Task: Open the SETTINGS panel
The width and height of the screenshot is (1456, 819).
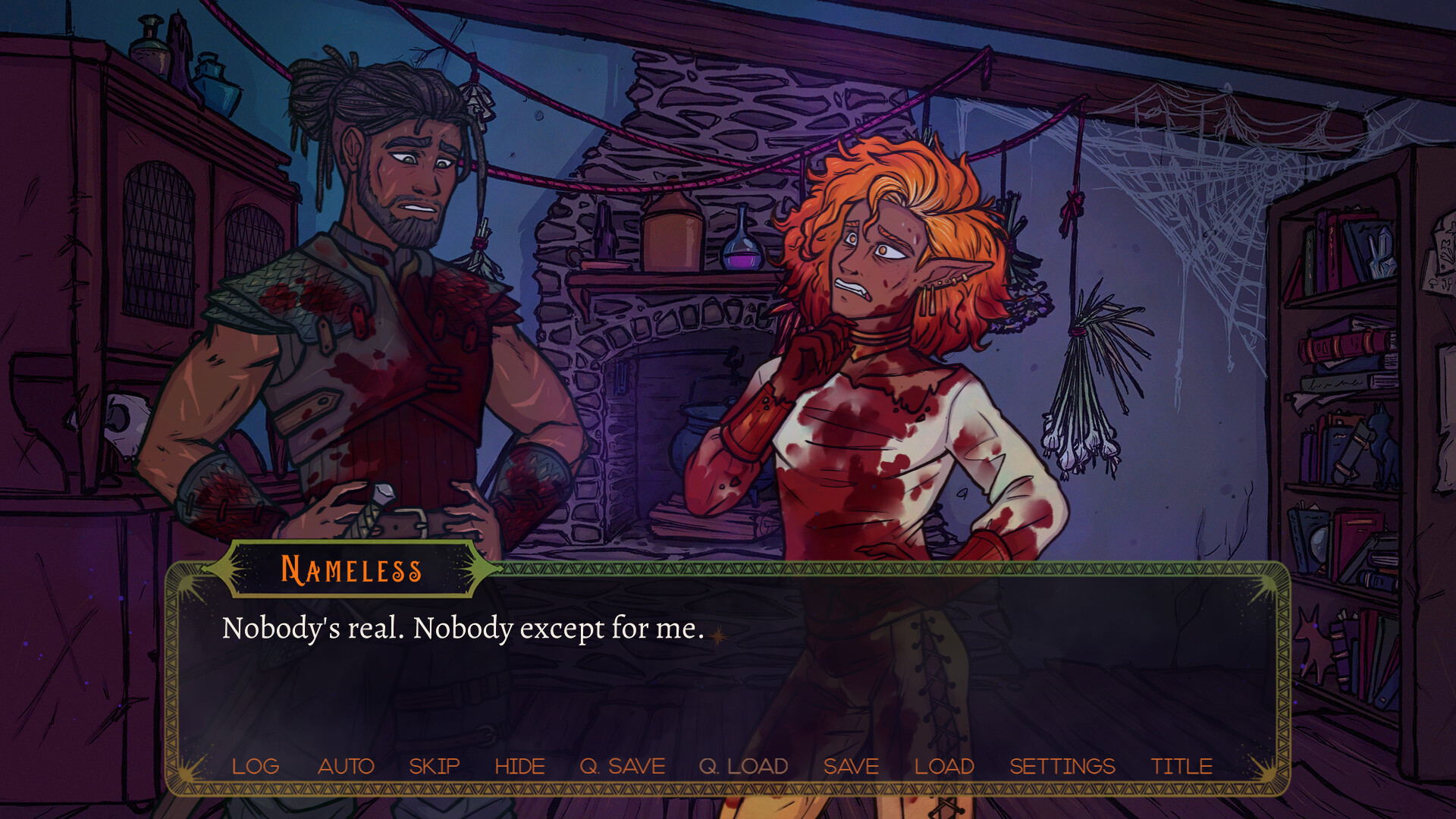Action: [1062, 766]
